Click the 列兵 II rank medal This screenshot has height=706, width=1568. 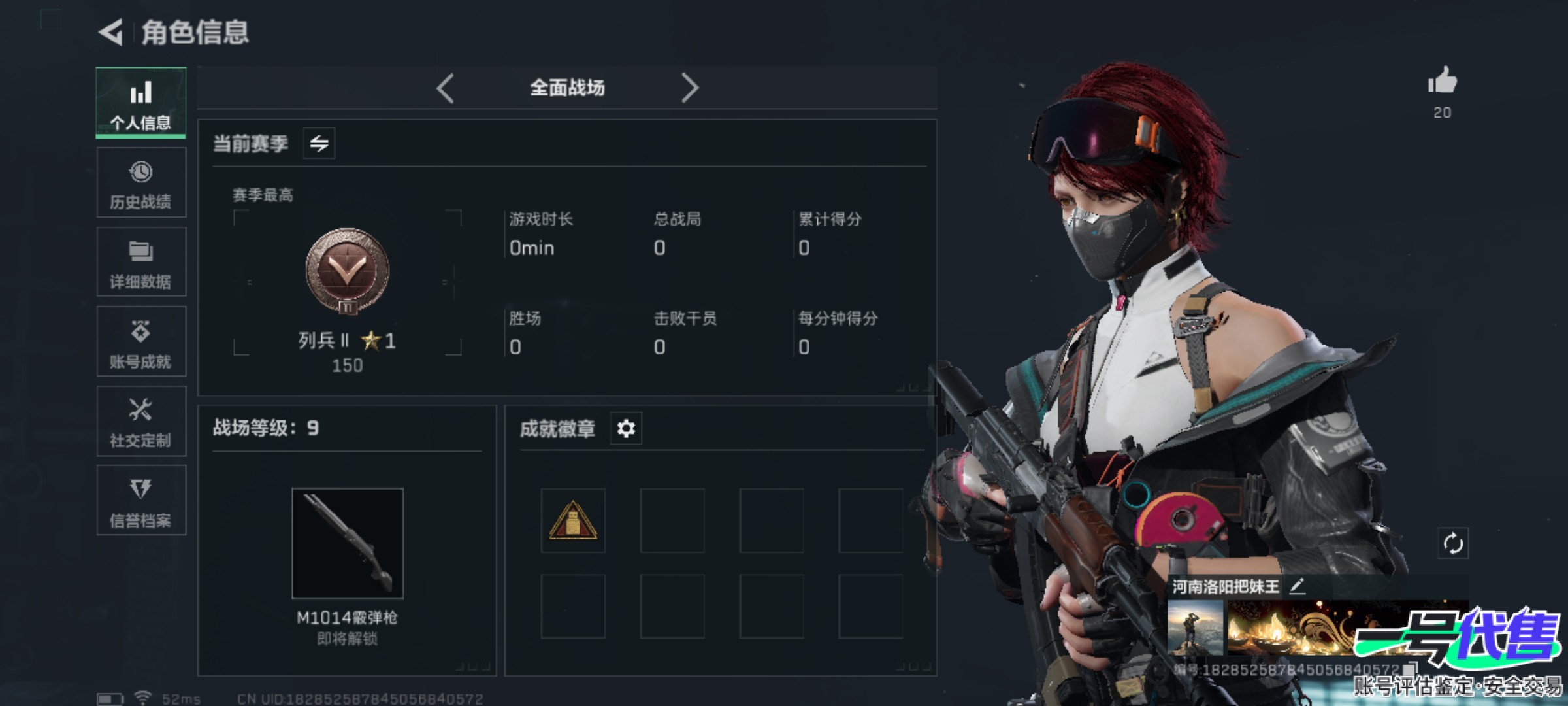coord(348,270)
